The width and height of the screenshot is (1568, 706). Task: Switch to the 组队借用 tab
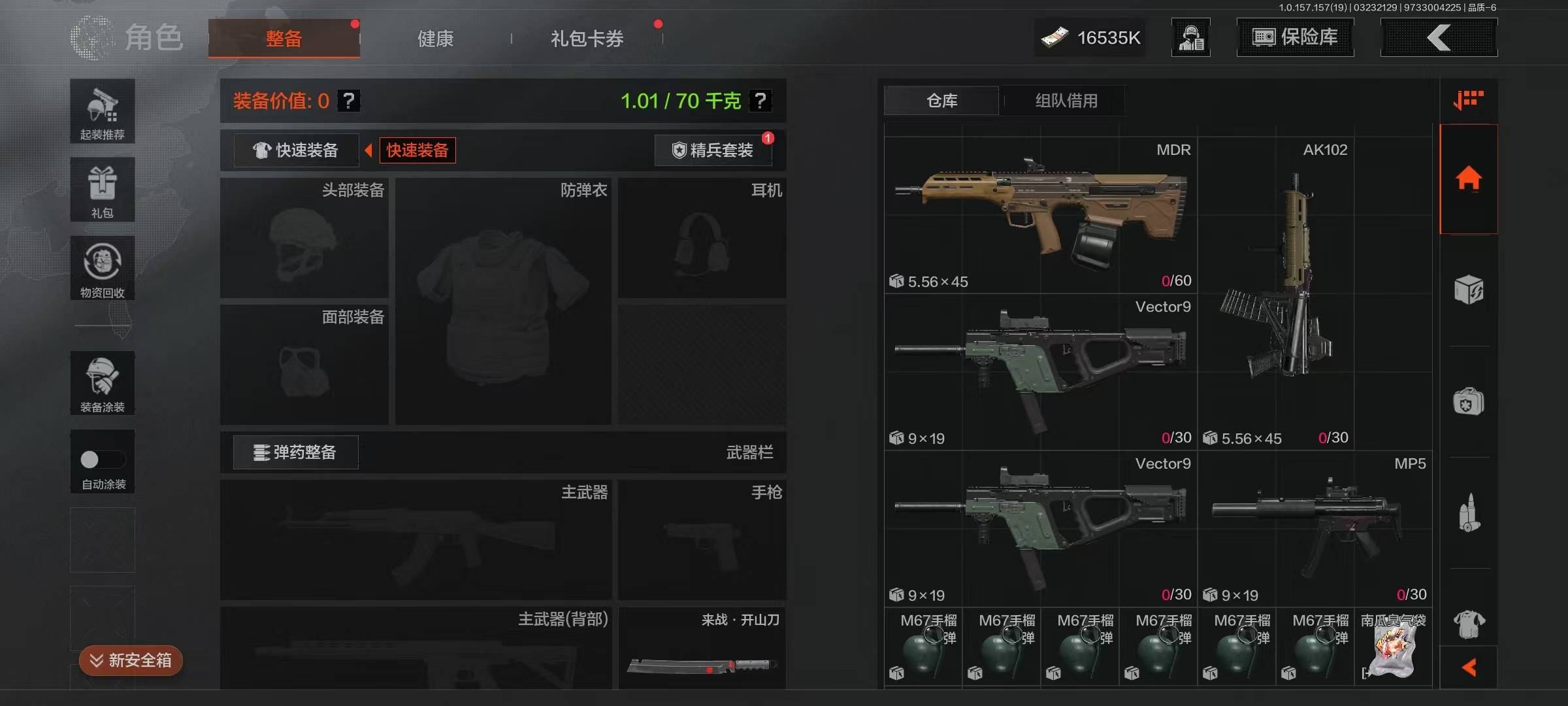click(x=1066, y=101)
